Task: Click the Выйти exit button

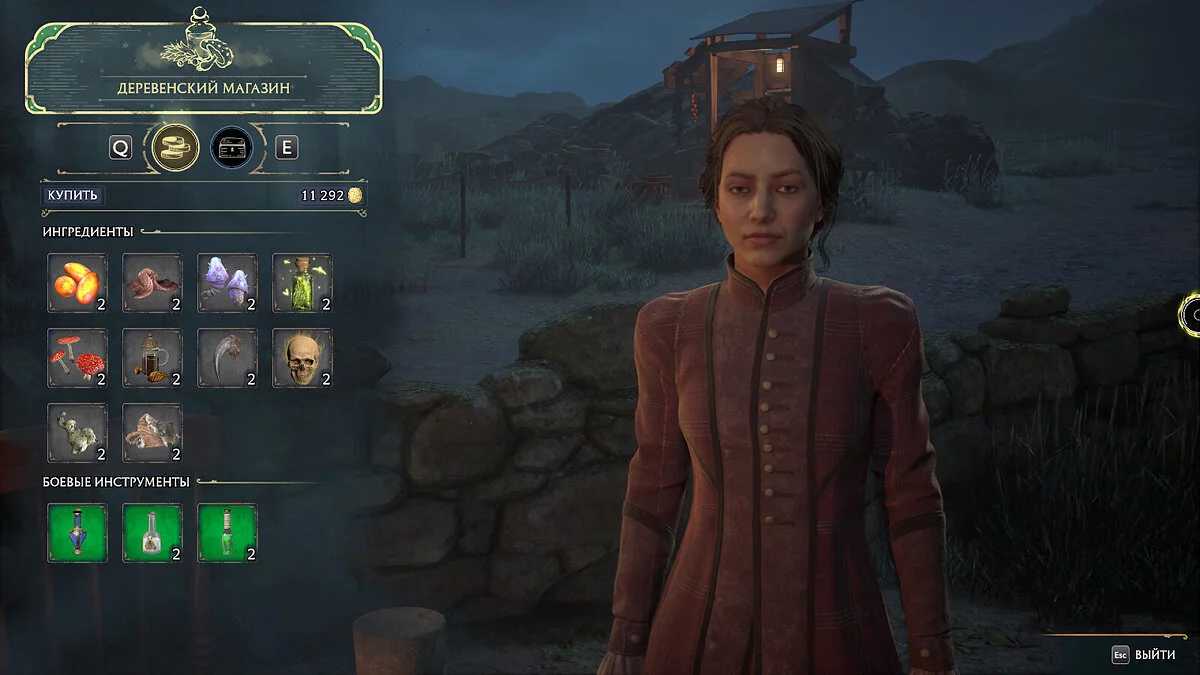Action: (x=1146, y=655)
